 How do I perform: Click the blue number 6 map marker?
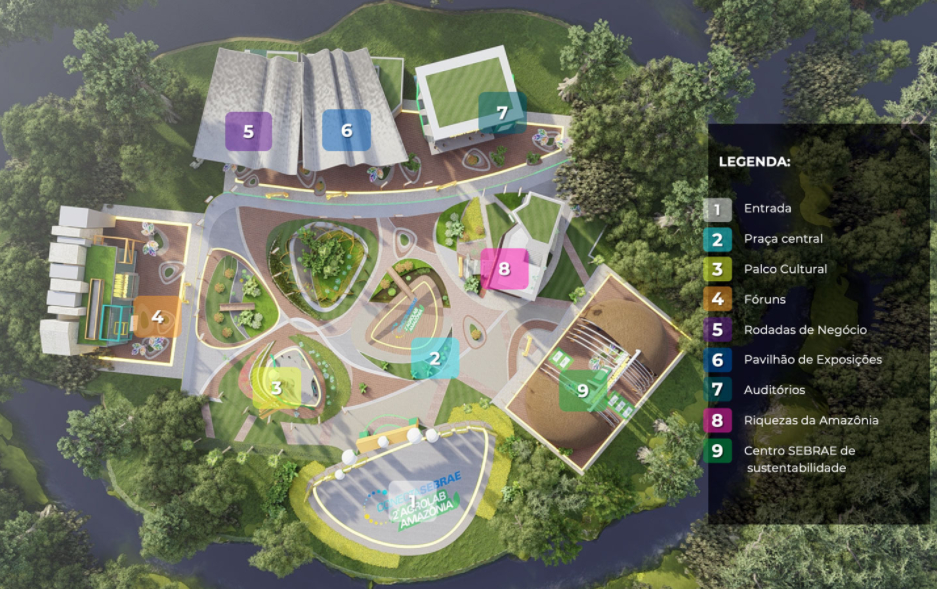point(346,130)
